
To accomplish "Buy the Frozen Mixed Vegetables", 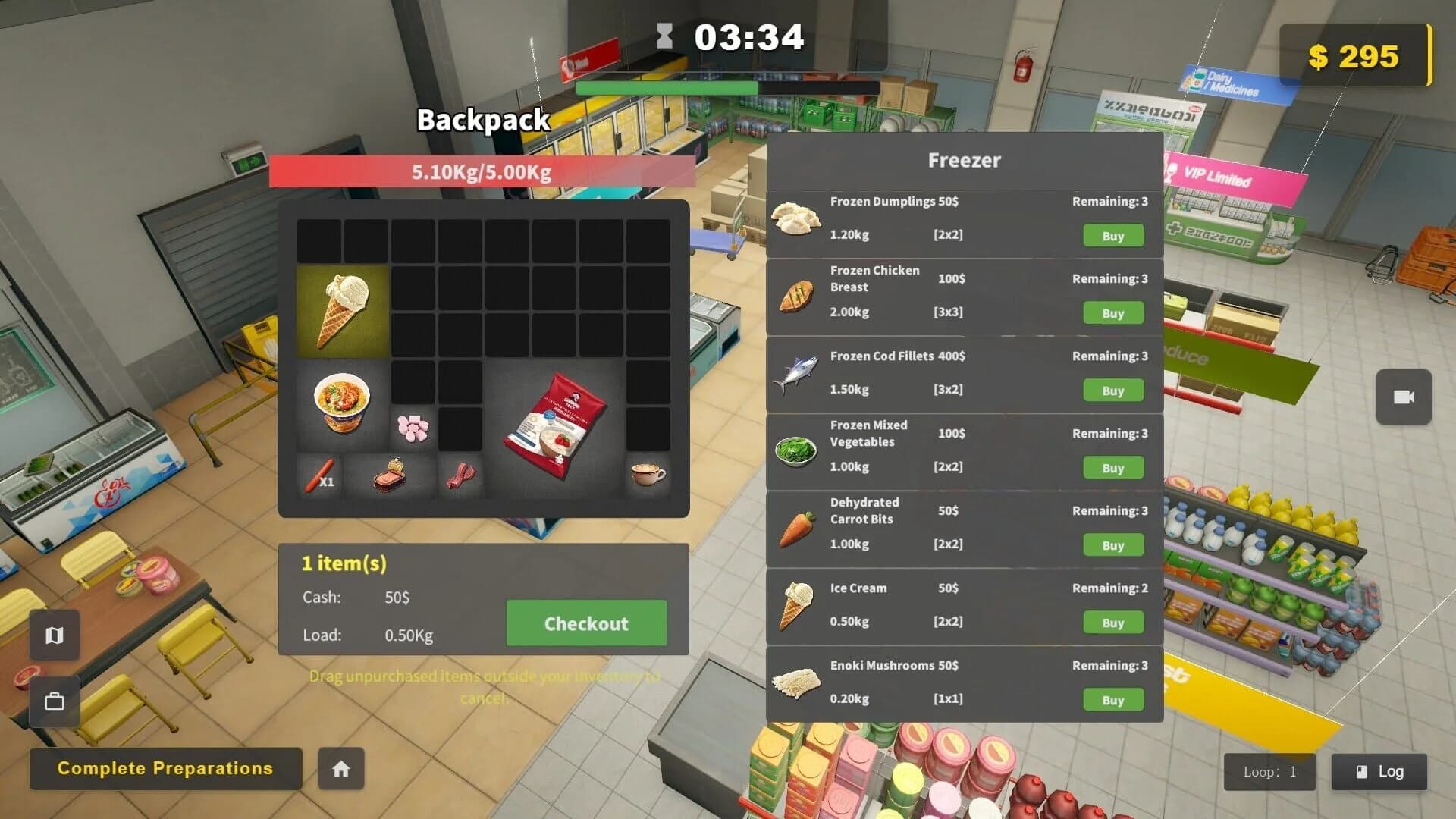I will [x=1112, y=468].
